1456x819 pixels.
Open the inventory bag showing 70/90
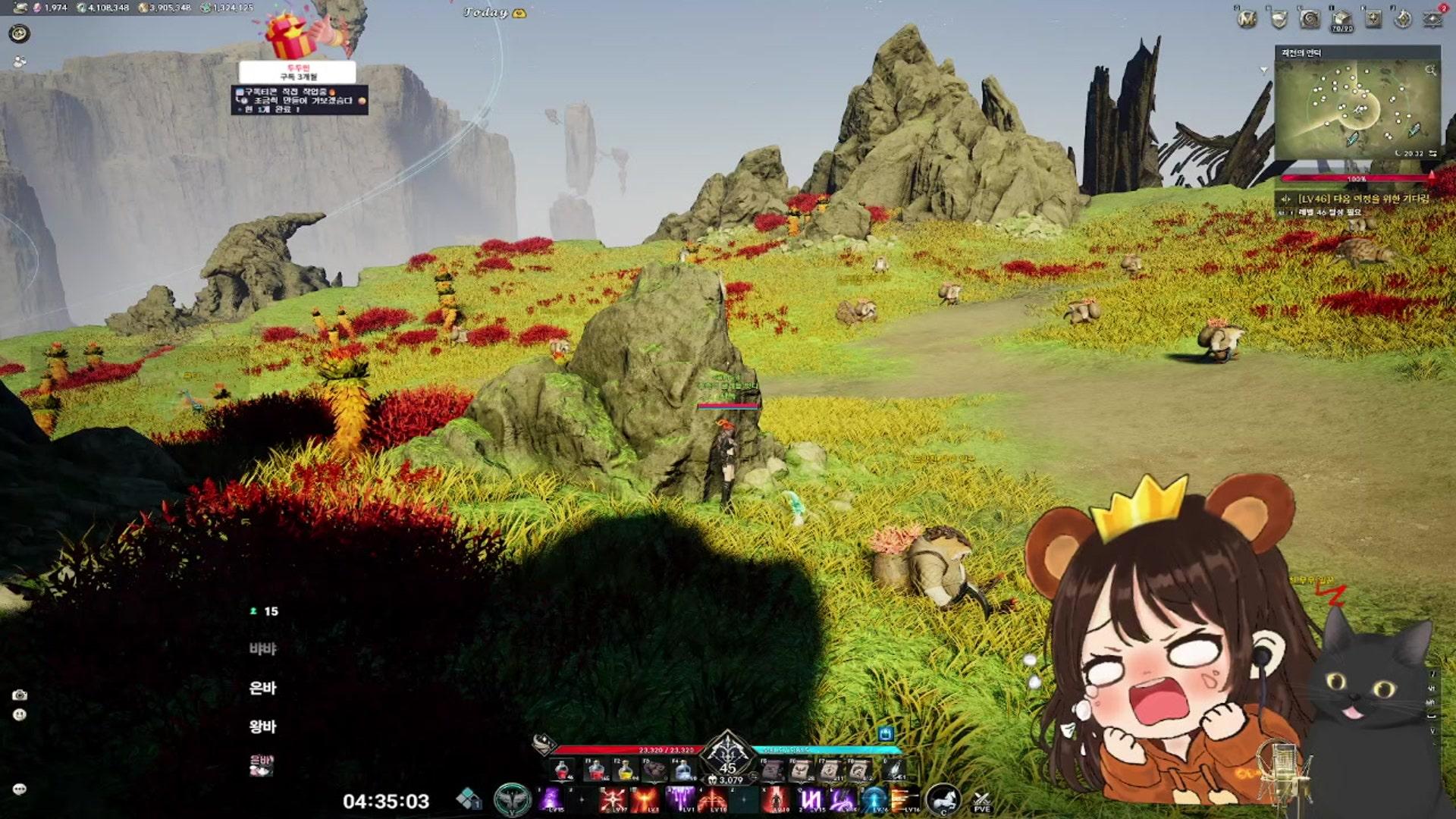coord(1341,19)
